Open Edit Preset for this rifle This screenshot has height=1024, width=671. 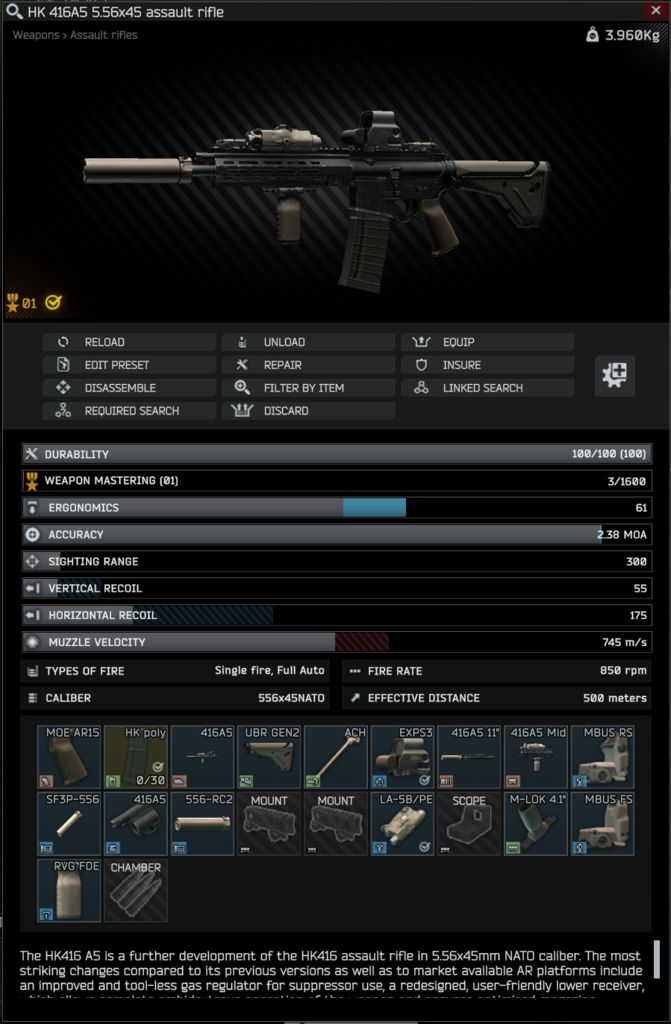(128, 365)
